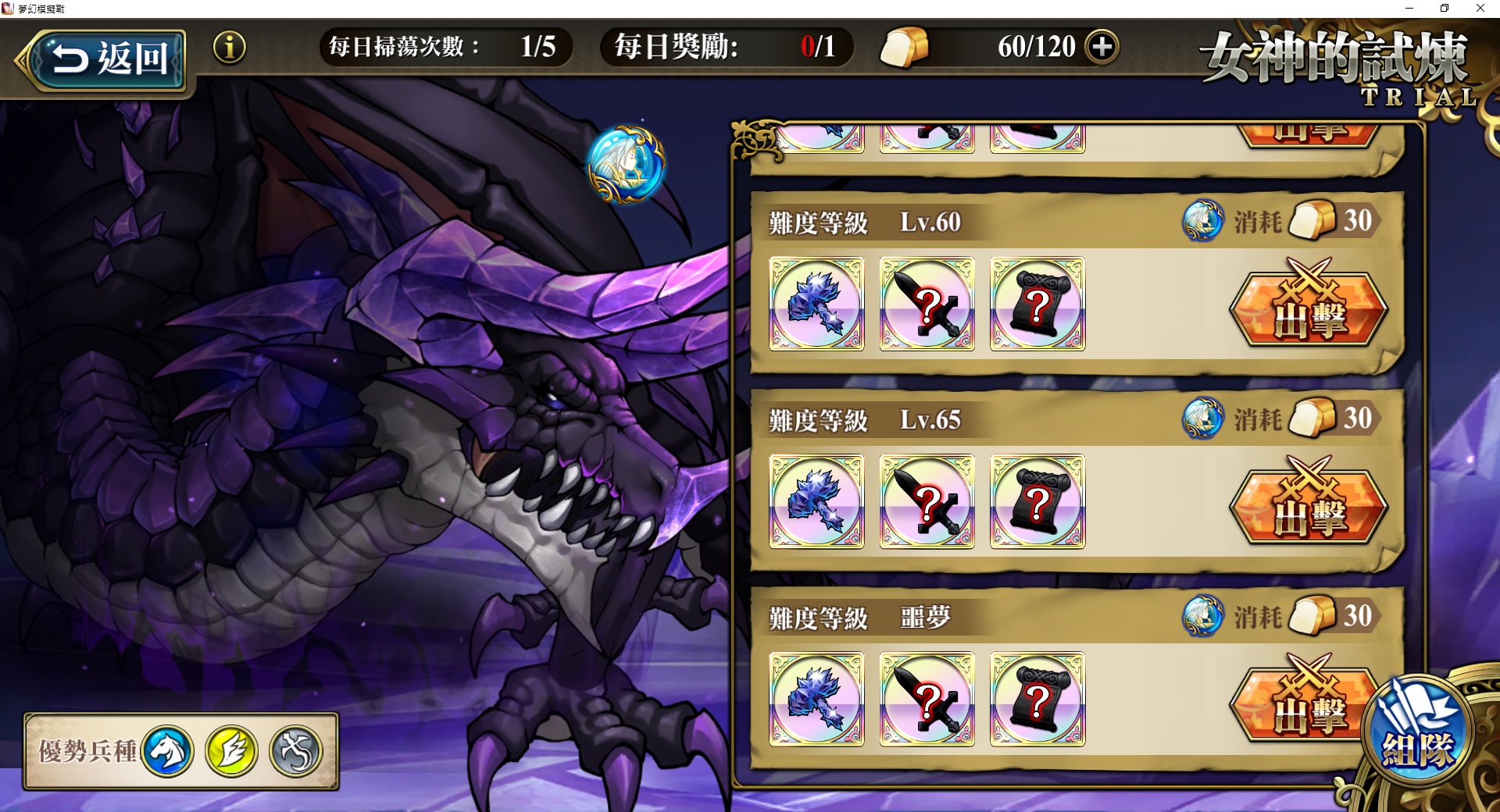This screenshot has width=1500, height=812.
Task: Check the mystery scroll reward in Lv.65 row
Action: tap(1036, 503)
